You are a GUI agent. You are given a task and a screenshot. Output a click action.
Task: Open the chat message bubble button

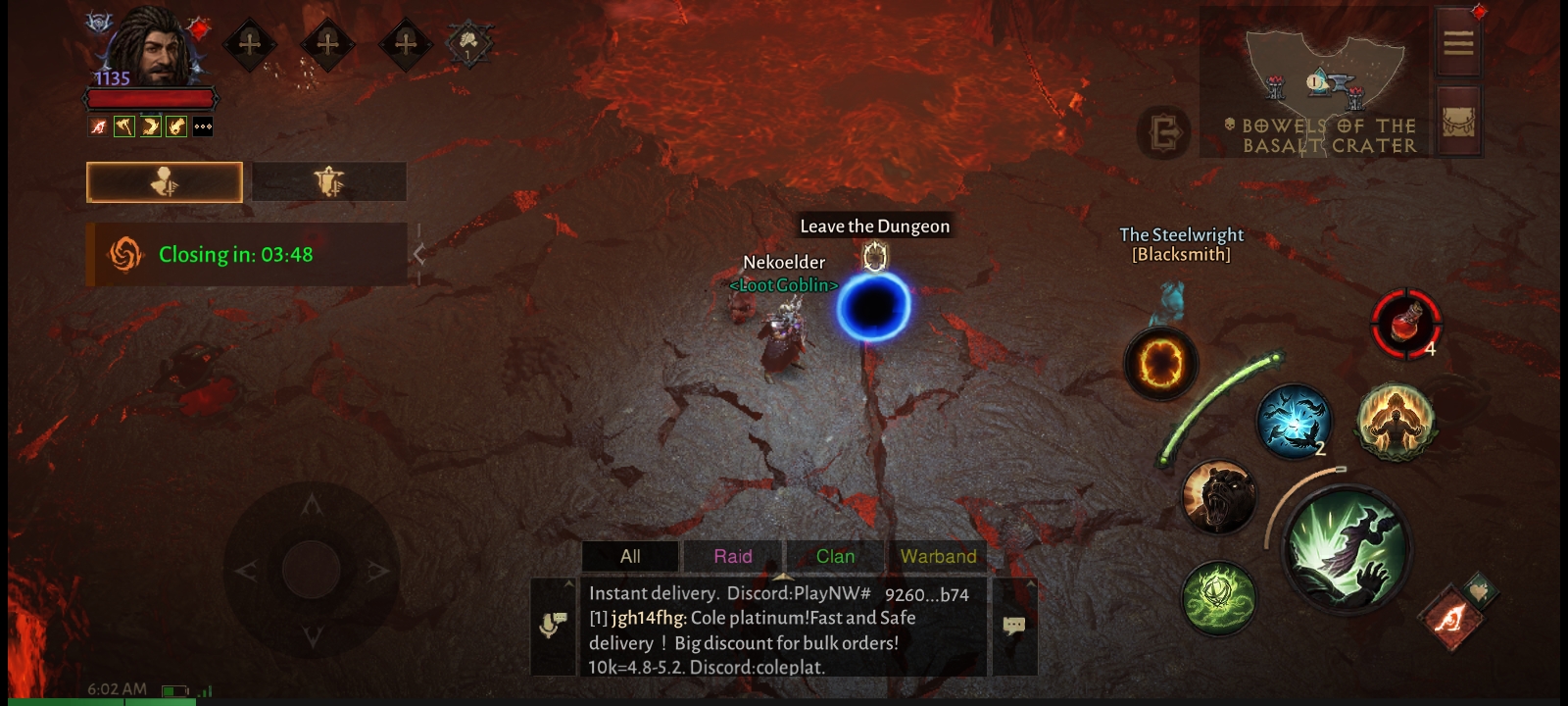point(1014,626)
